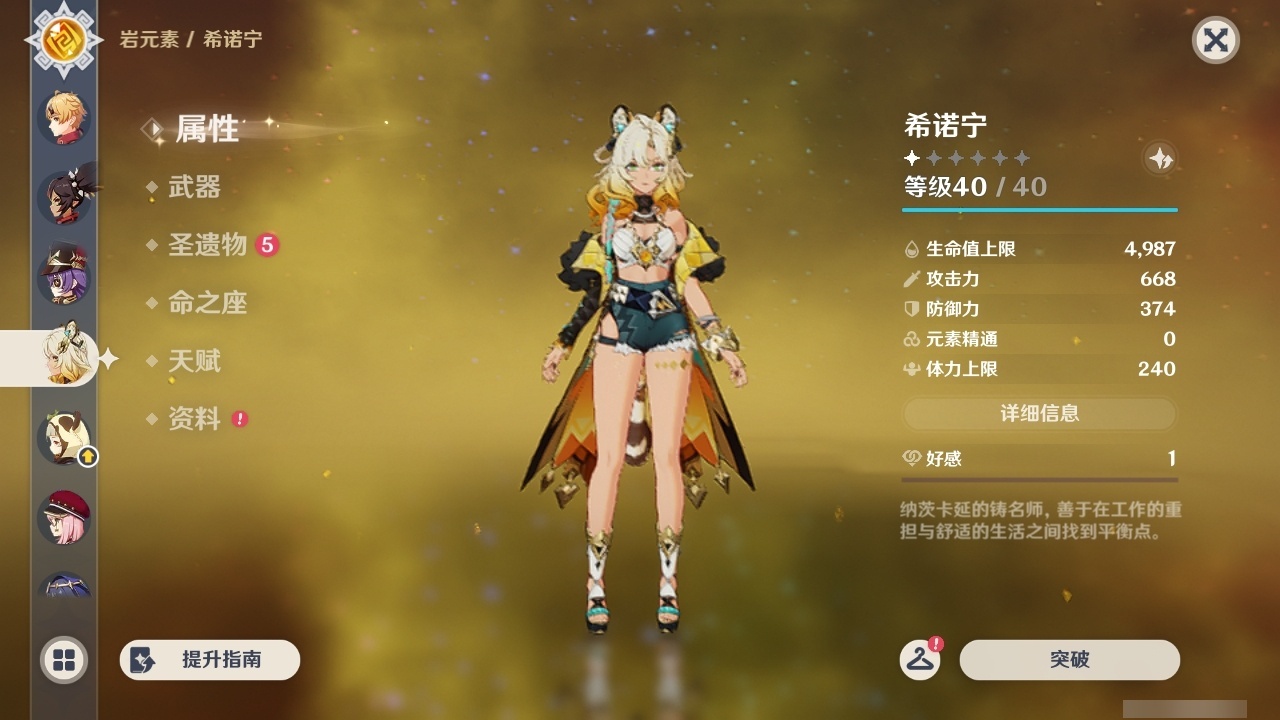Click the stamina icon in stats list
Screen dimensions: 1280x720
coord(910,369)
